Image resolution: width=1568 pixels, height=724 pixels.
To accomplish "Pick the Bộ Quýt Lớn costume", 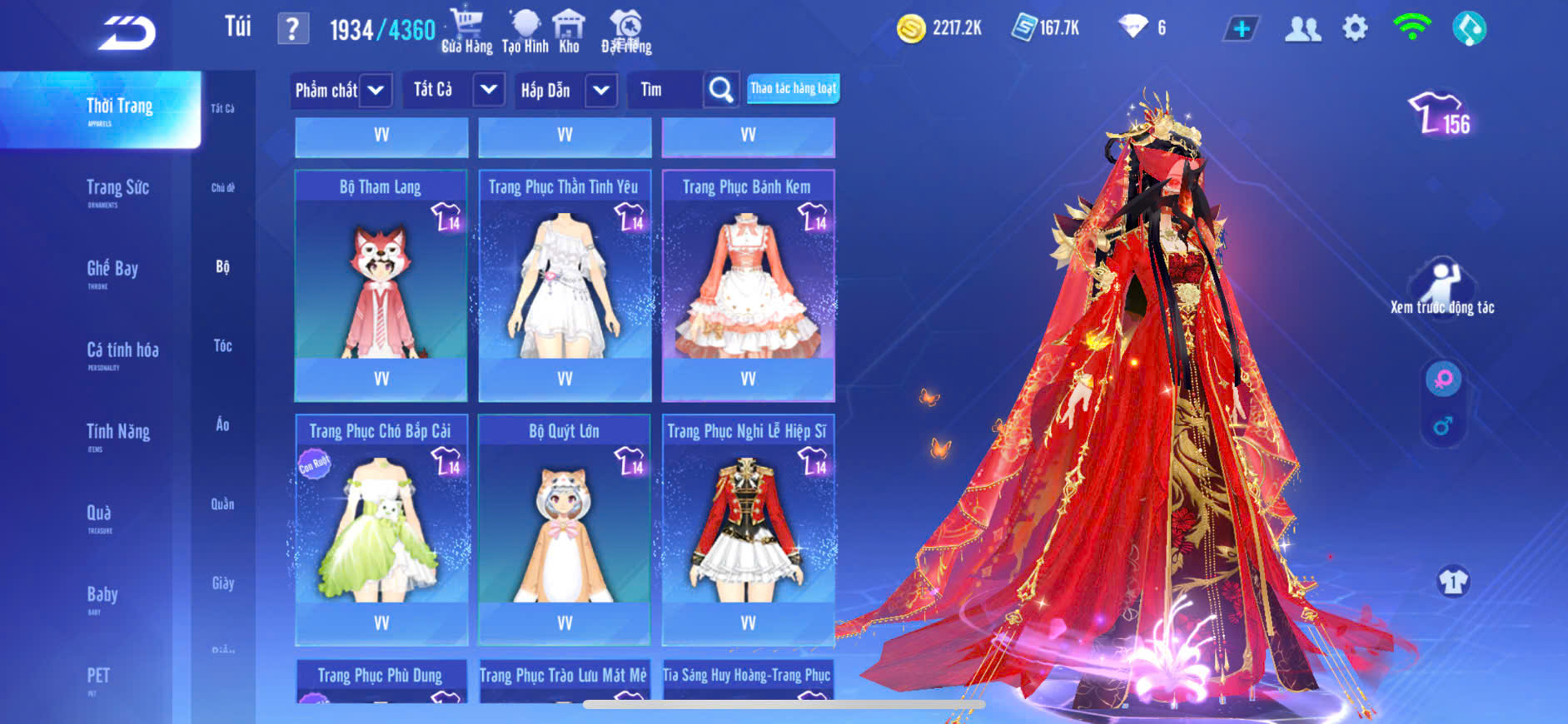I will pos(564,527).
